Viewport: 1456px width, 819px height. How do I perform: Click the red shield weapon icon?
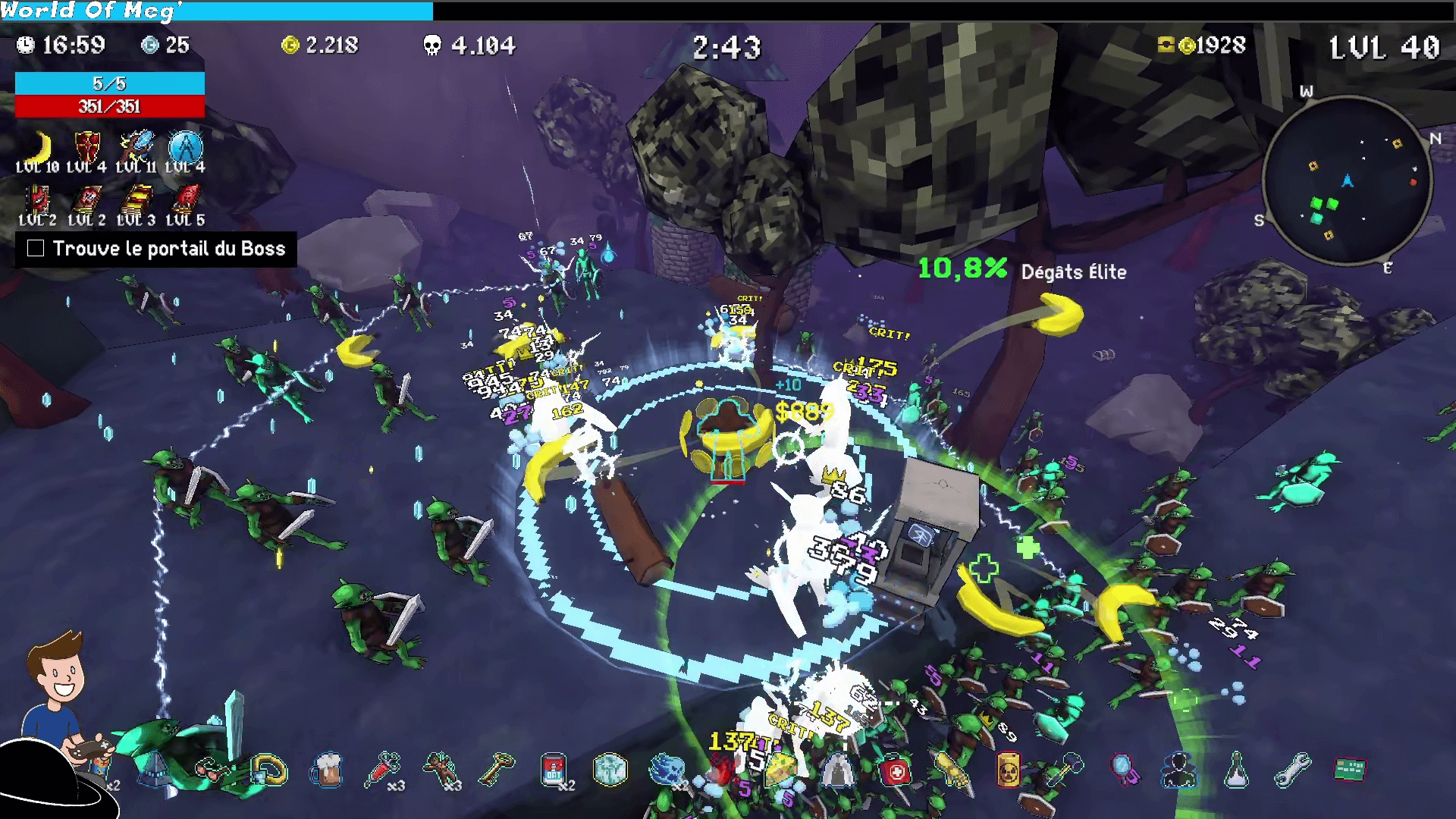pos(87,147)
